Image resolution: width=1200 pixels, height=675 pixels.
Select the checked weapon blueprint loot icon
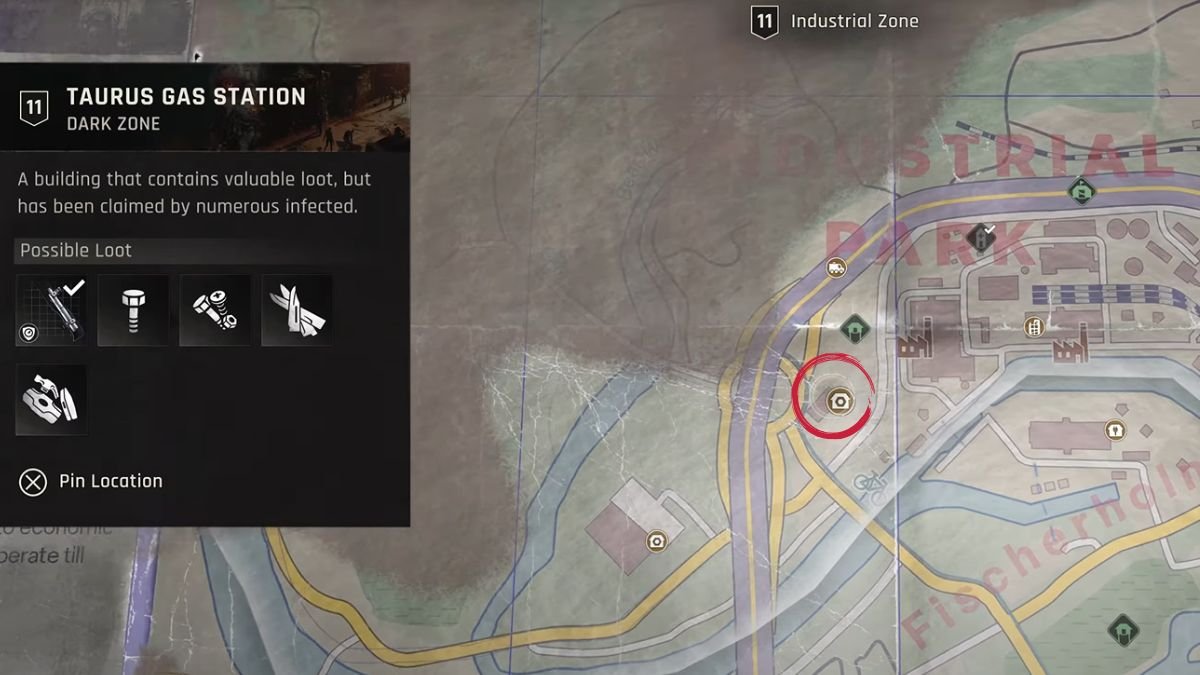pyautogui.click(x=52, y=311)
